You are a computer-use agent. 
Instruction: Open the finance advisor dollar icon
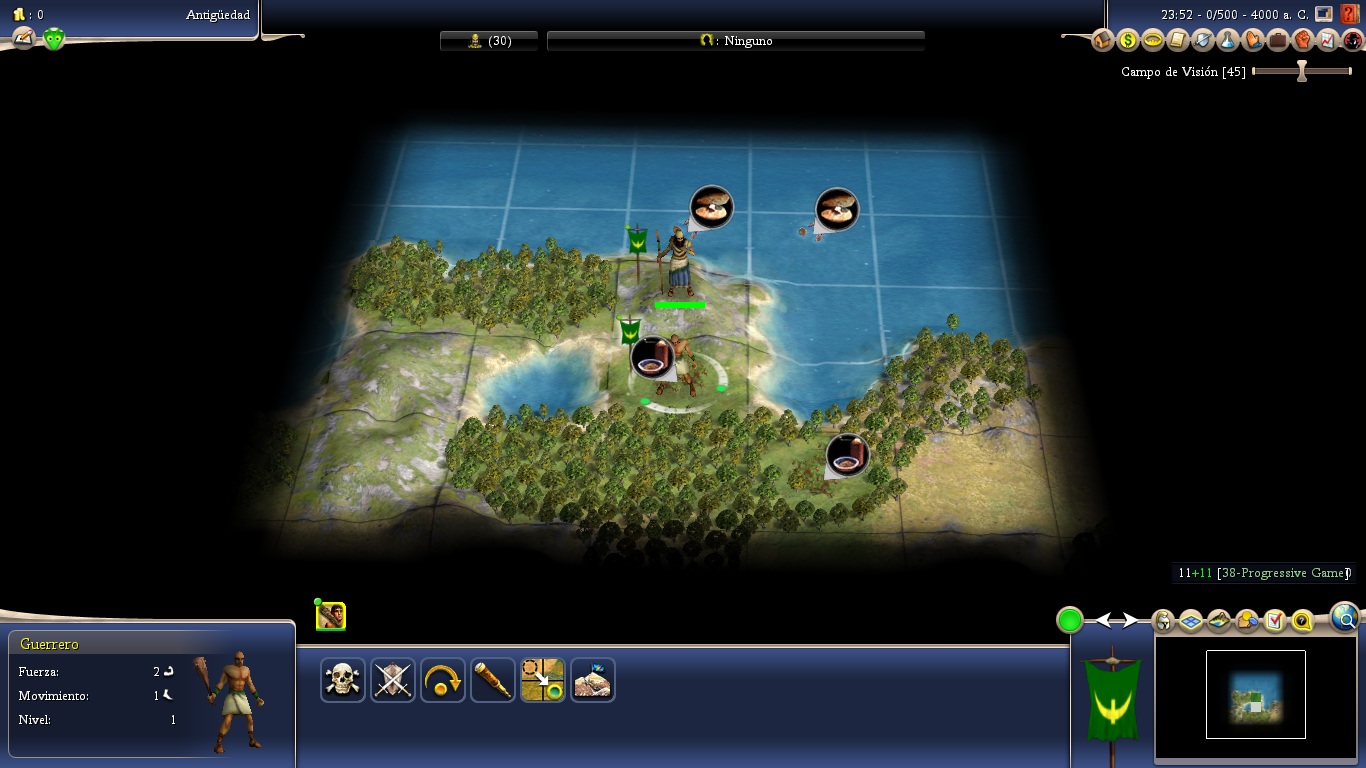point(1128,41)
